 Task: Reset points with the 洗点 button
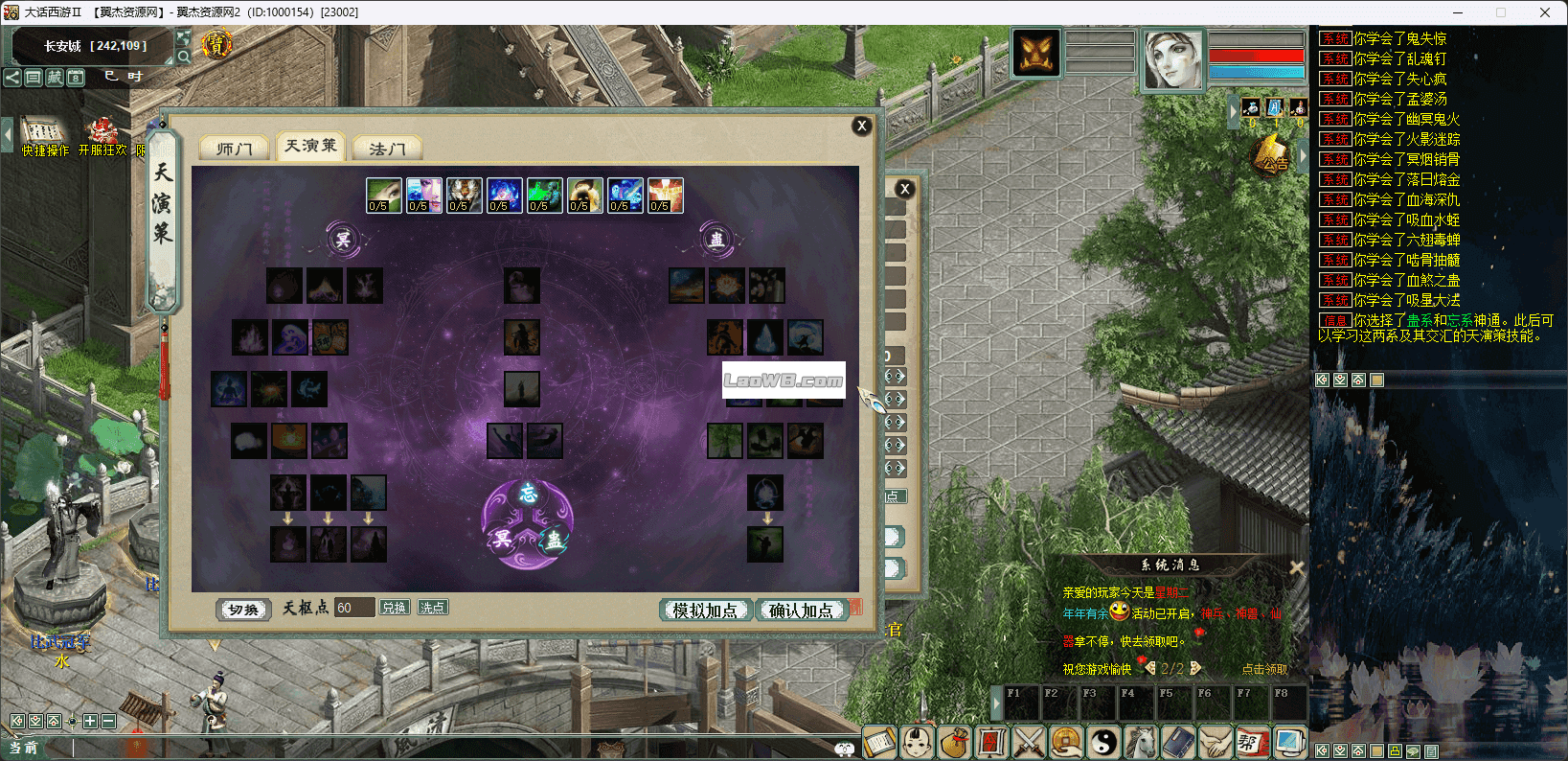coord(432,608)
